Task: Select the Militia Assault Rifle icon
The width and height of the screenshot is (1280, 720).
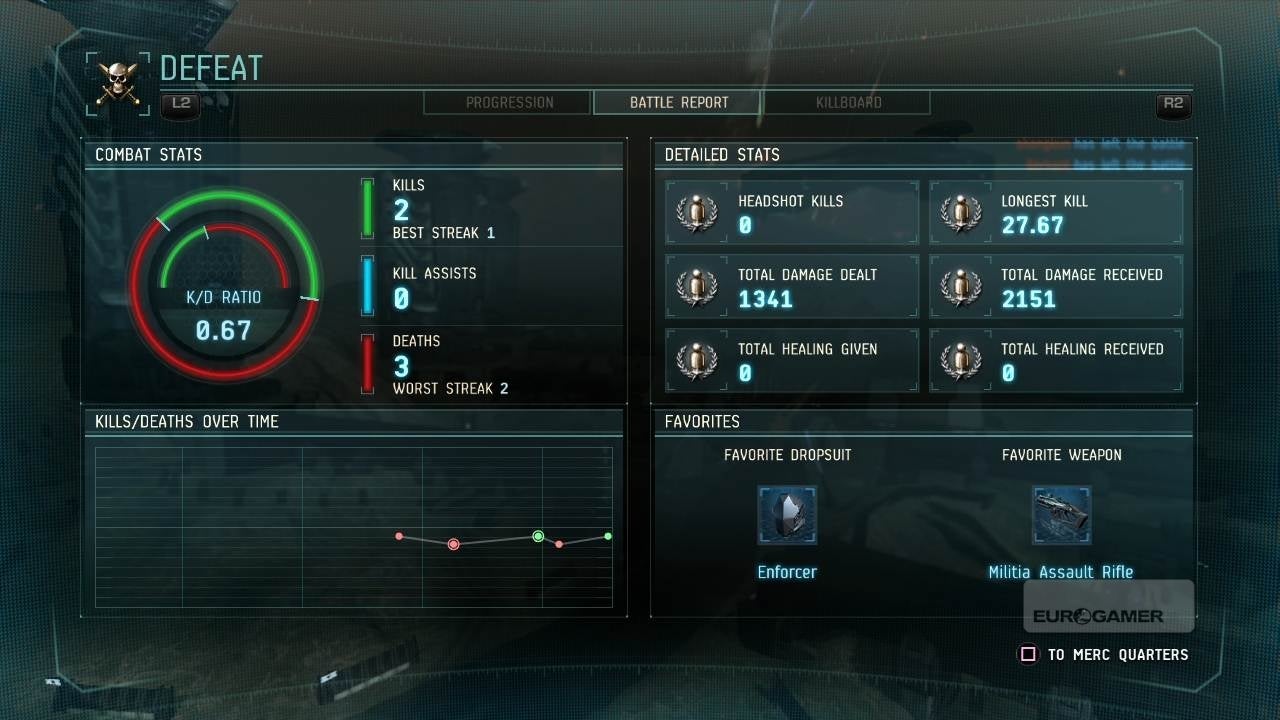Action: coord(1061,515)
